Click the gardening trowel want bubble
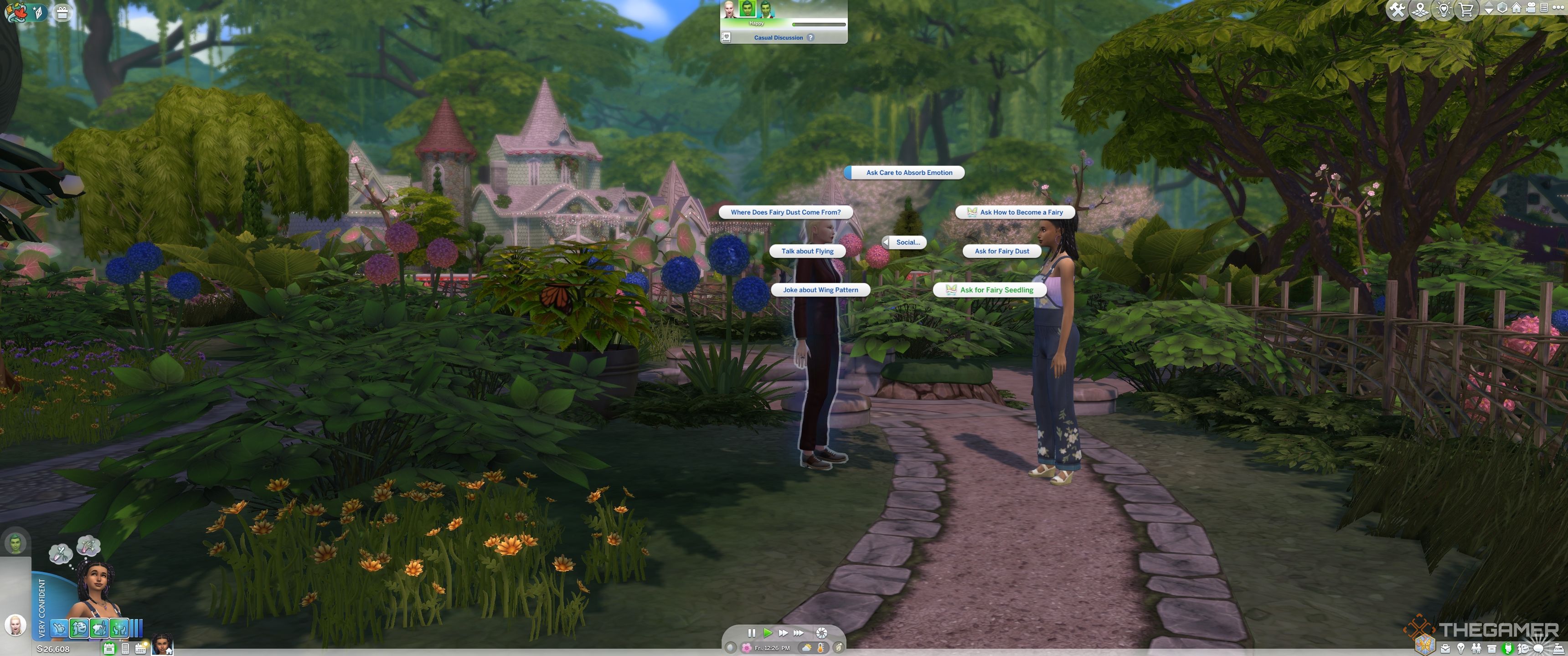This screenshot has width=1568, height=656. point(61,554)
